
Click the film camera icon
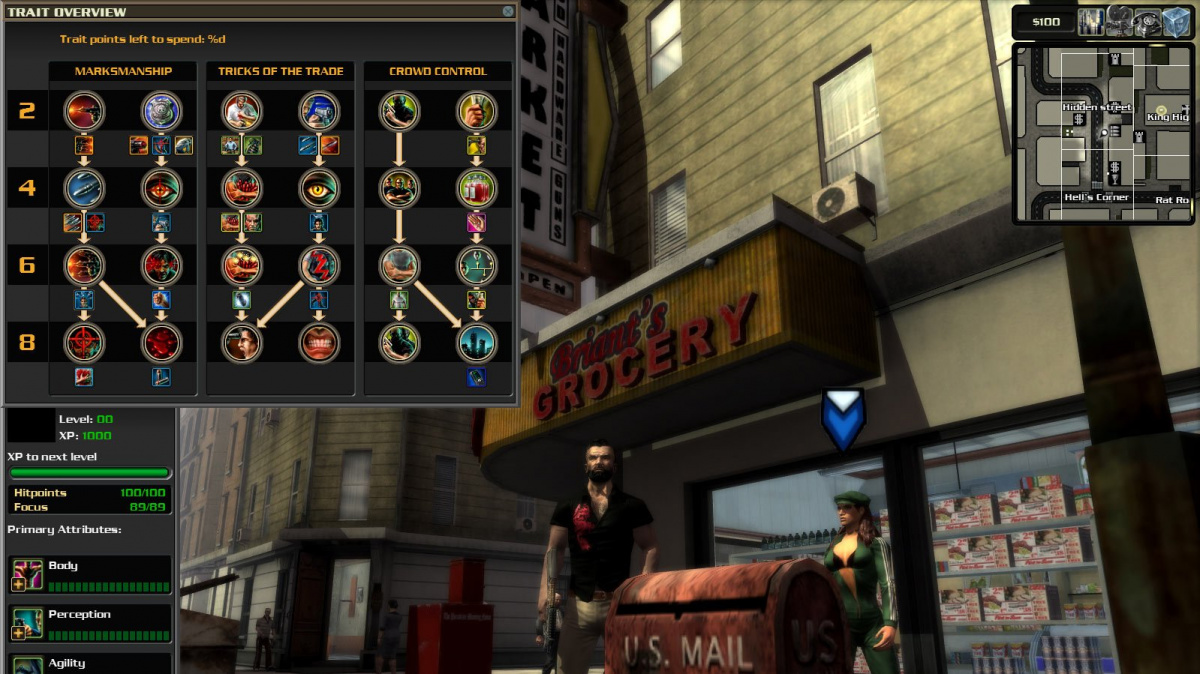[x=1119, y=22]
